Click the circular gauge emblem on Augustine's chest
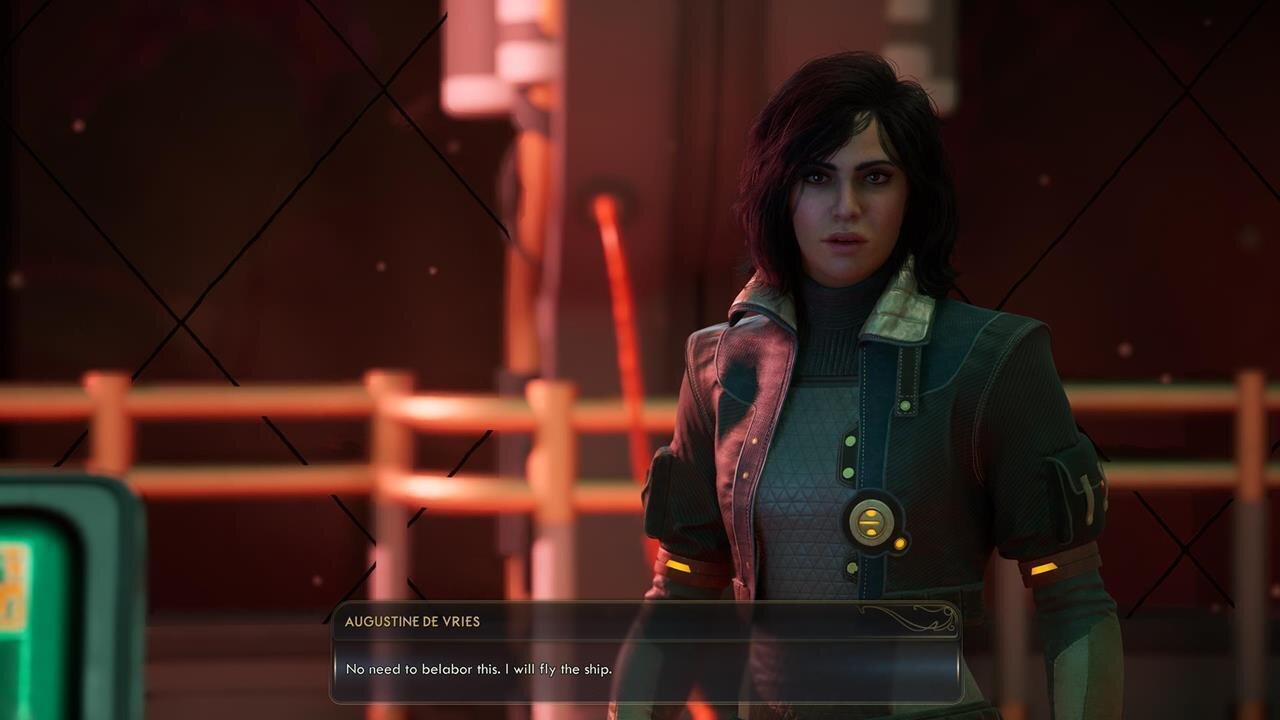Image resolution: width=1280 pixels, height=720 pixels. (x=869, y=523)
